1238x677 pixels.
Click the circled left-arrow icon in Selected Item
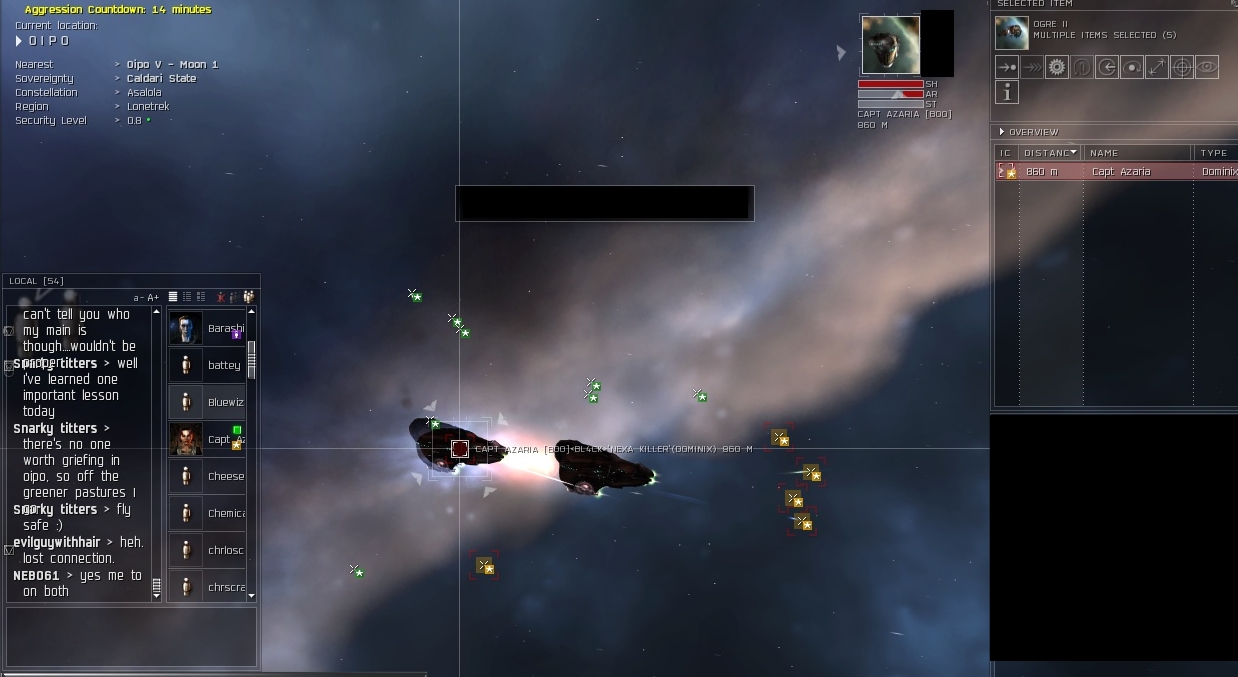click(x=1107, y=67)
